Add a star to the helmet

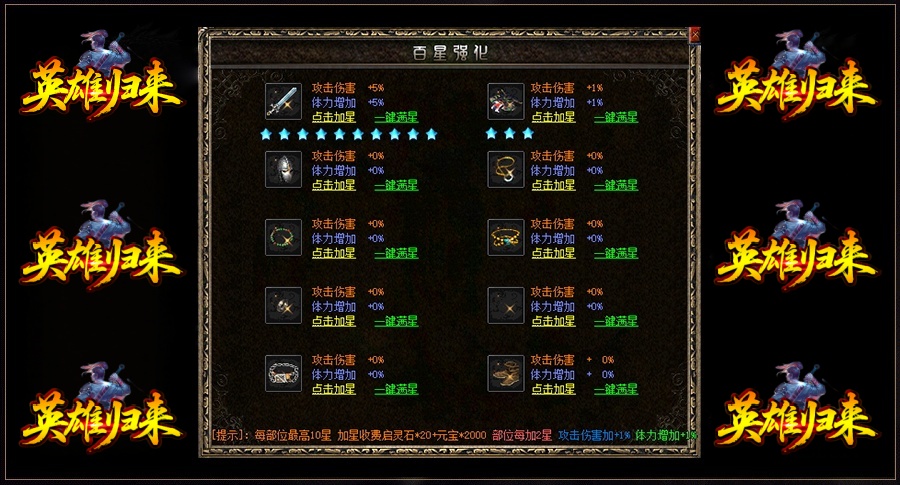333,185
